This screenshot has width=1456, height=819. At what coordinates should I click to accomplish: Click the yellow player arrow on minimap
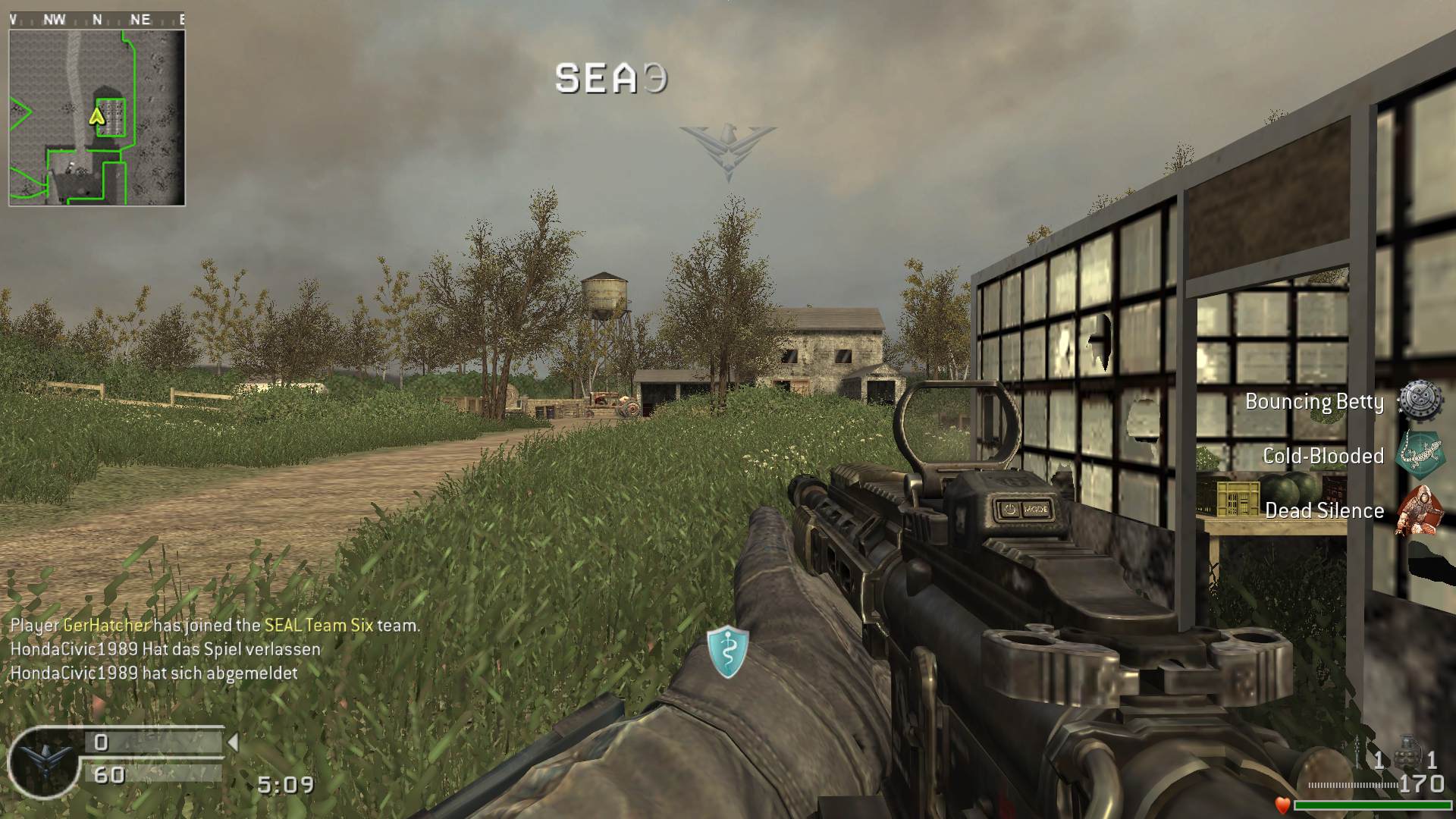click(x=96, y=116)
